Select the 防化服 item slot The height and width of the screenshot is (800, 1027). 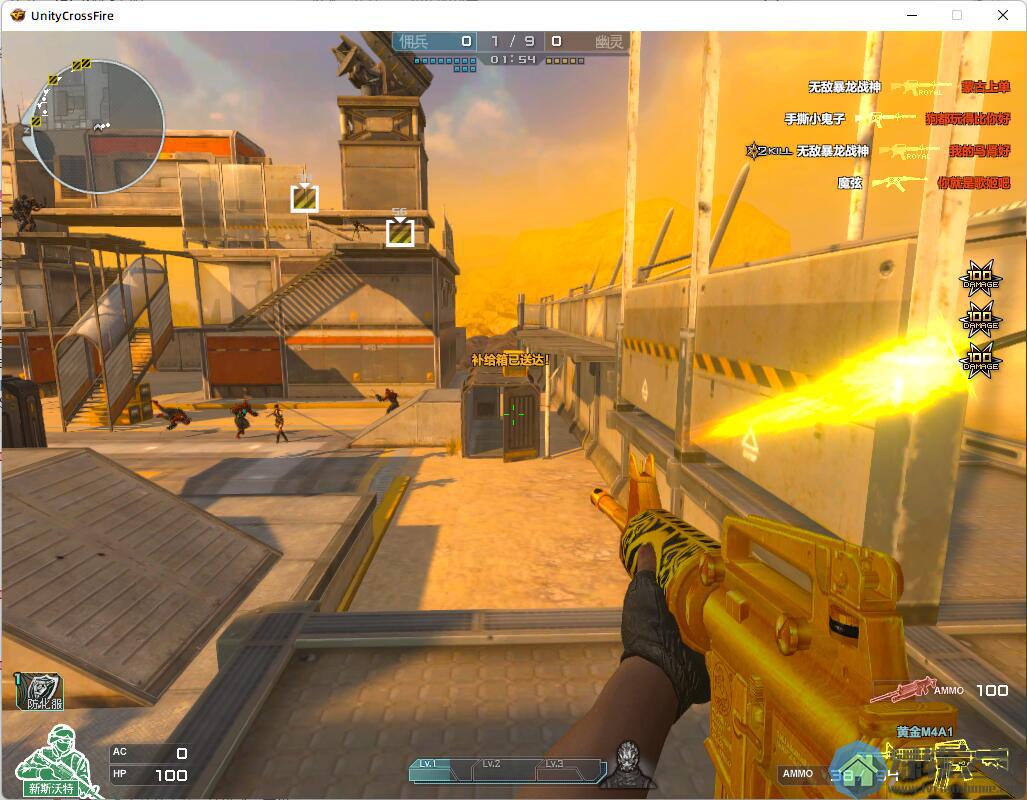click(x=42, y=691)
